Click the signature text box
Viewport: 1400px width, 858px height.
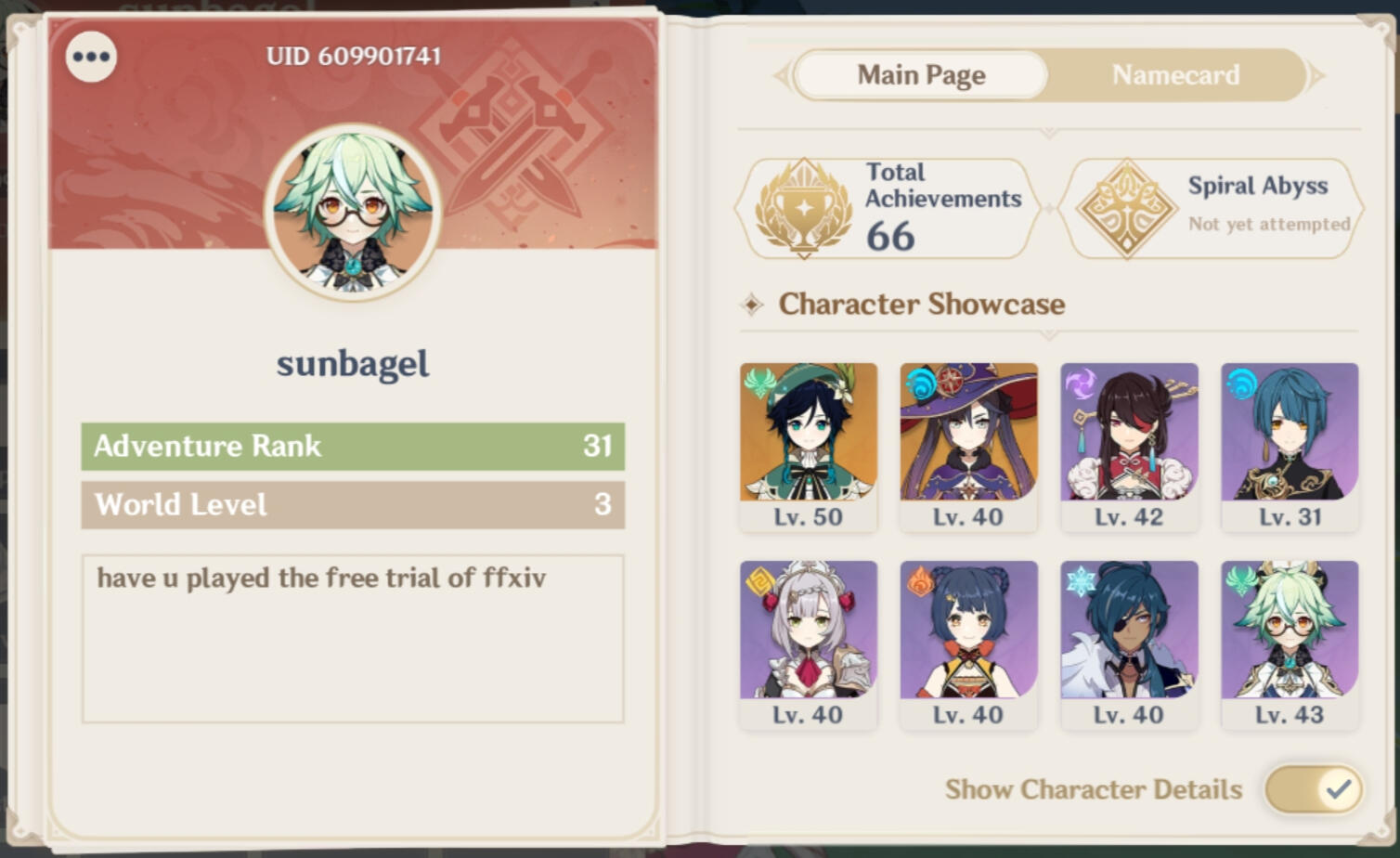(353, 638)
